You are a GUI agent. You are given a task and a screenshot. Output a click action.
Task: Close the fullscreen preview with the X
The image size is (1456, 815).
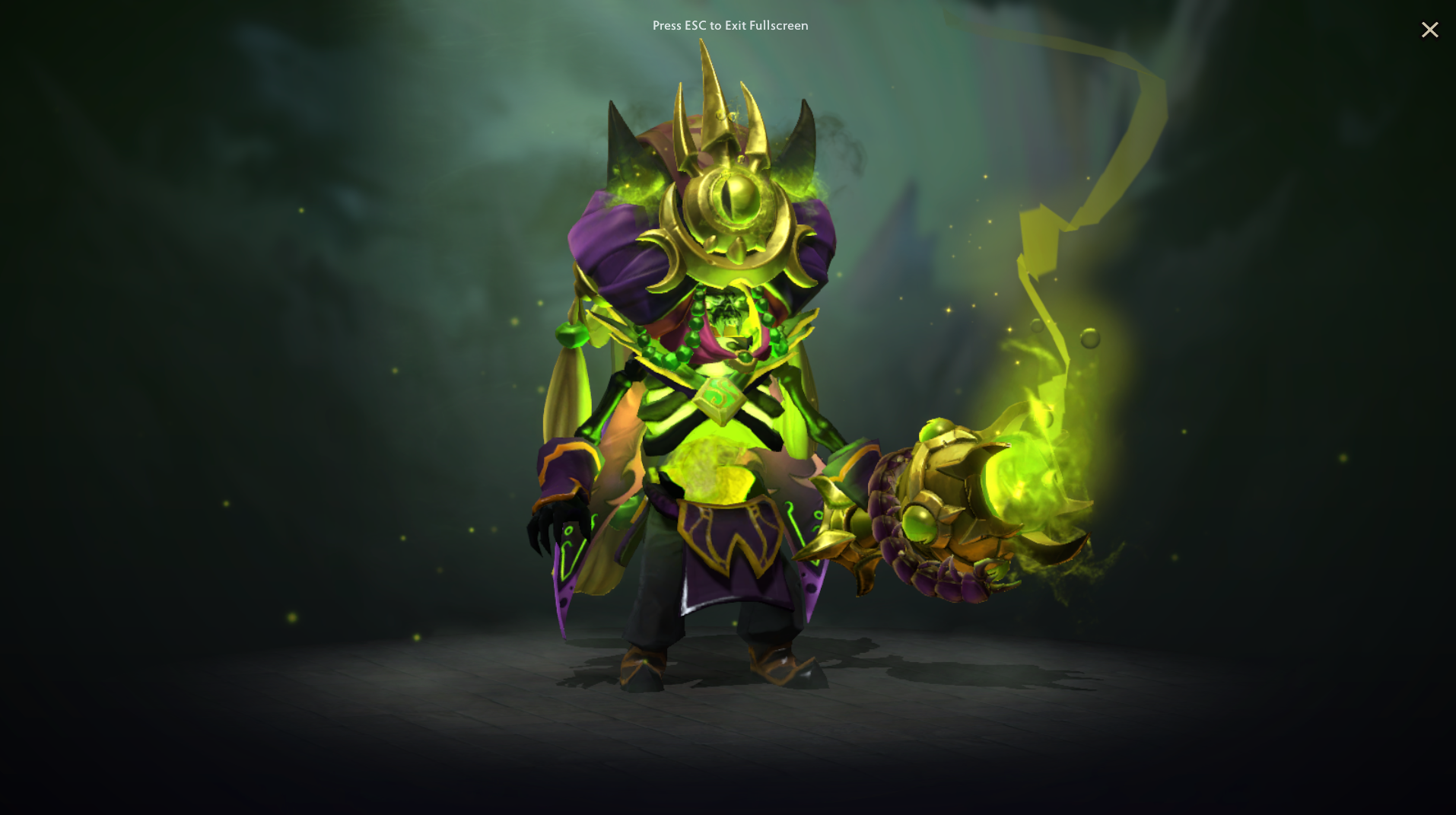[1429, 30]
